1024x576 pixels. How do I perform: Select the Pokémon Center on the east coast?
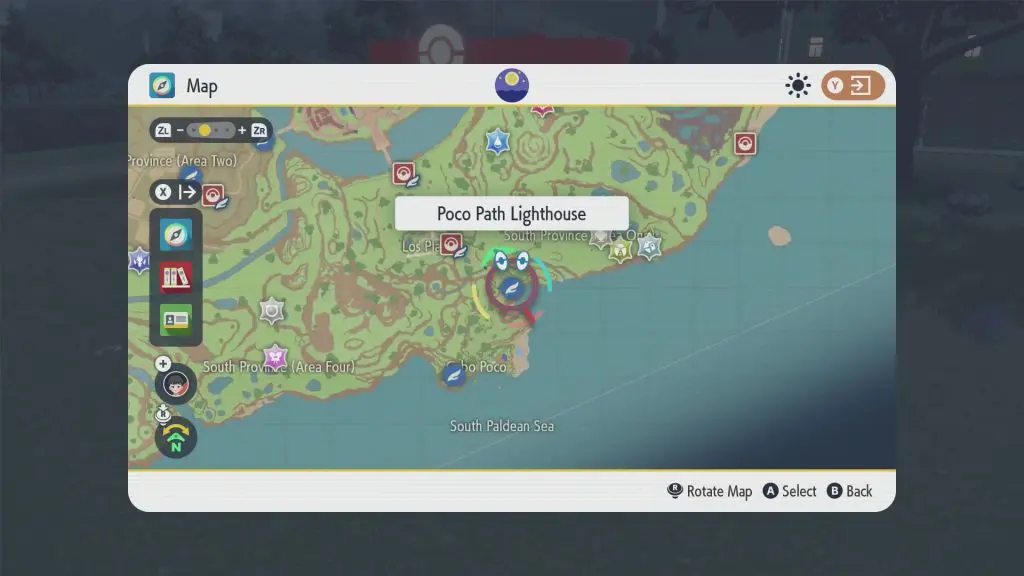[744, 143]
